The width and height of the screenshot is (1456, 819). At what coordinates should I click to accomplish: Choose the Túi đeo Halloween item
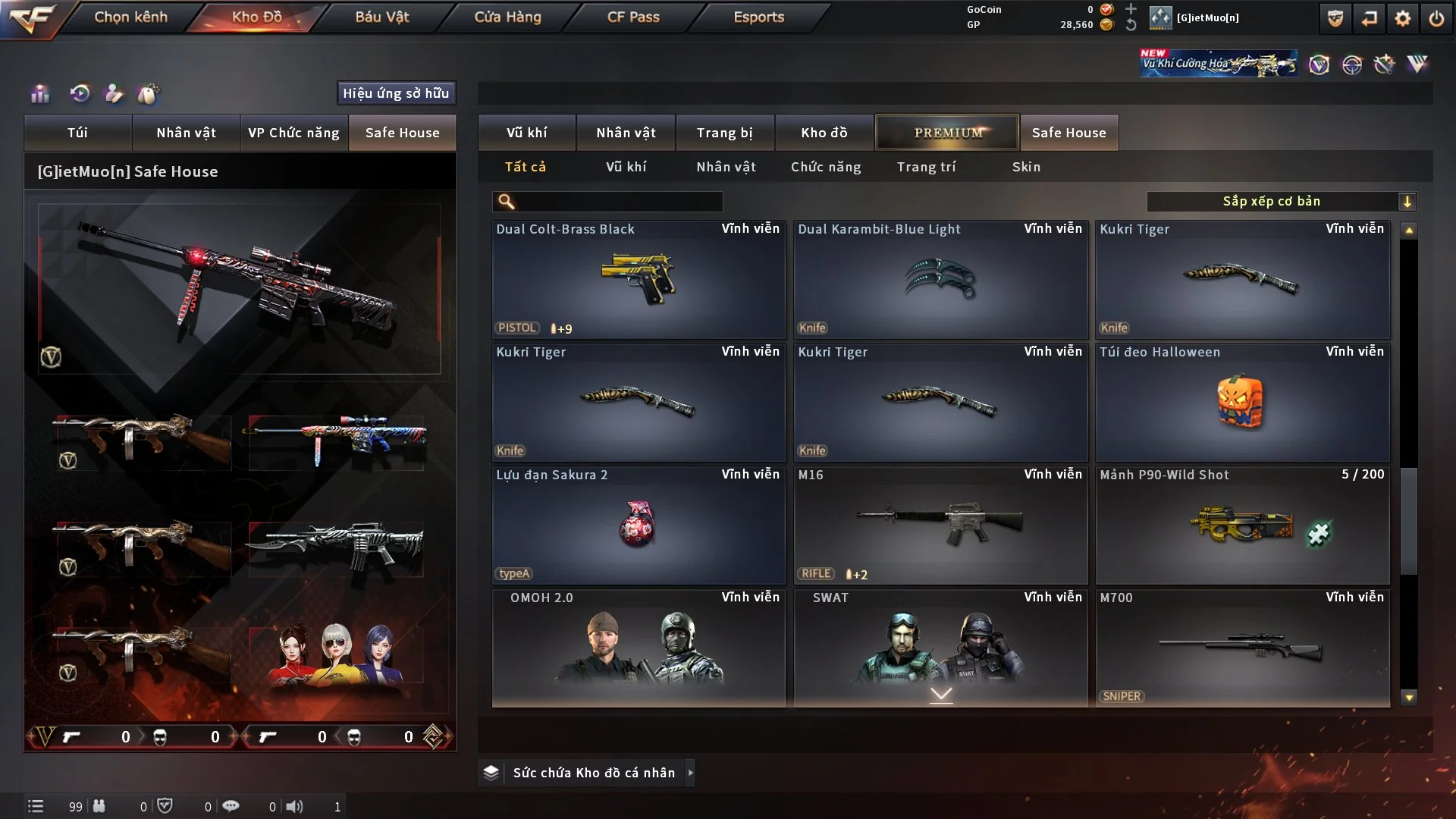(1241, 403)
